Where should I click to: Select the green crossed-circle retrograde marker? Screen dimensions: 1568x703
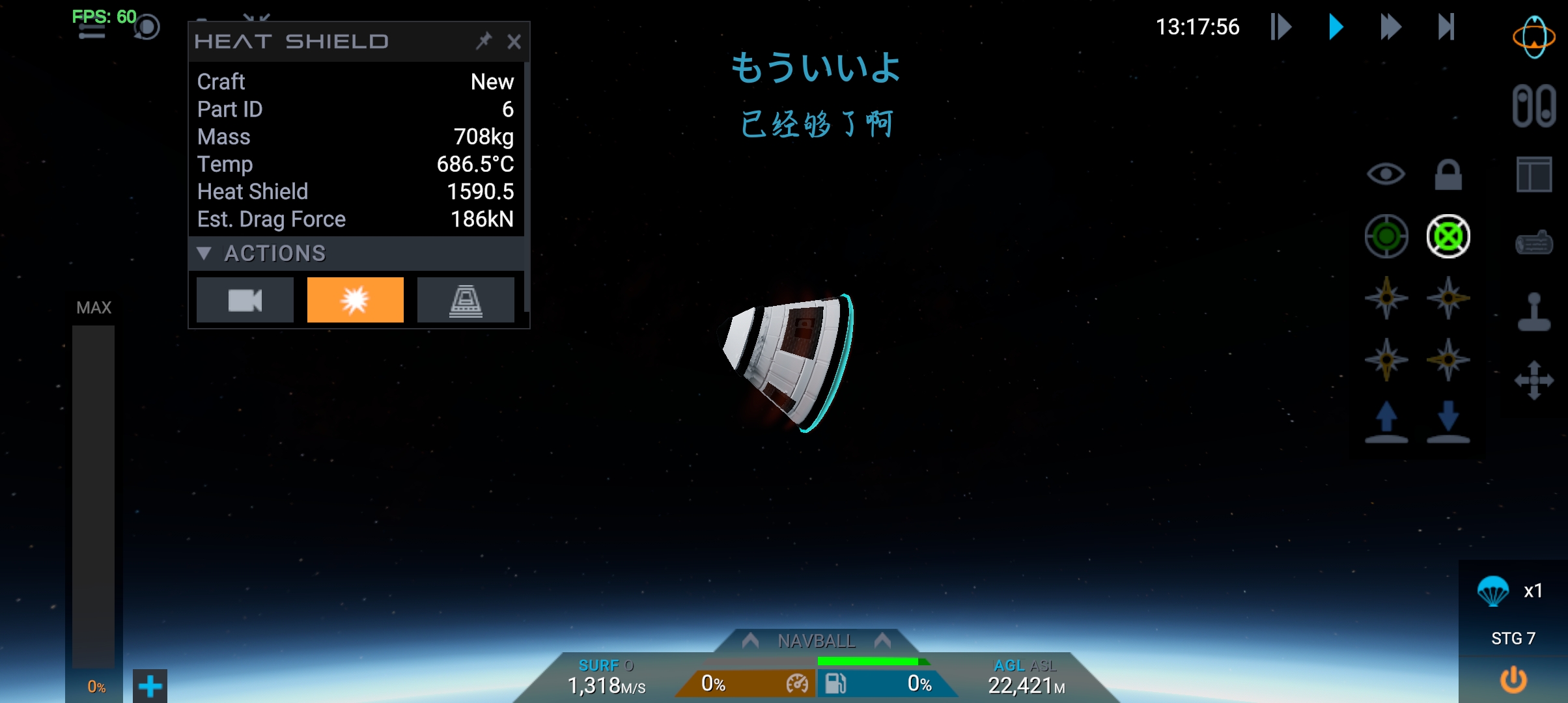point(1448,236)
